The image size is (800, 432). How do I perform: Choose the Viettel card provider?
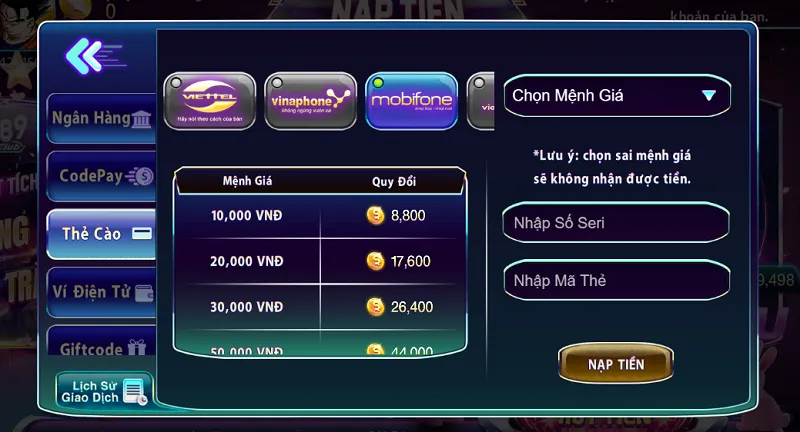pyautogui.click(x=210, y=100)
